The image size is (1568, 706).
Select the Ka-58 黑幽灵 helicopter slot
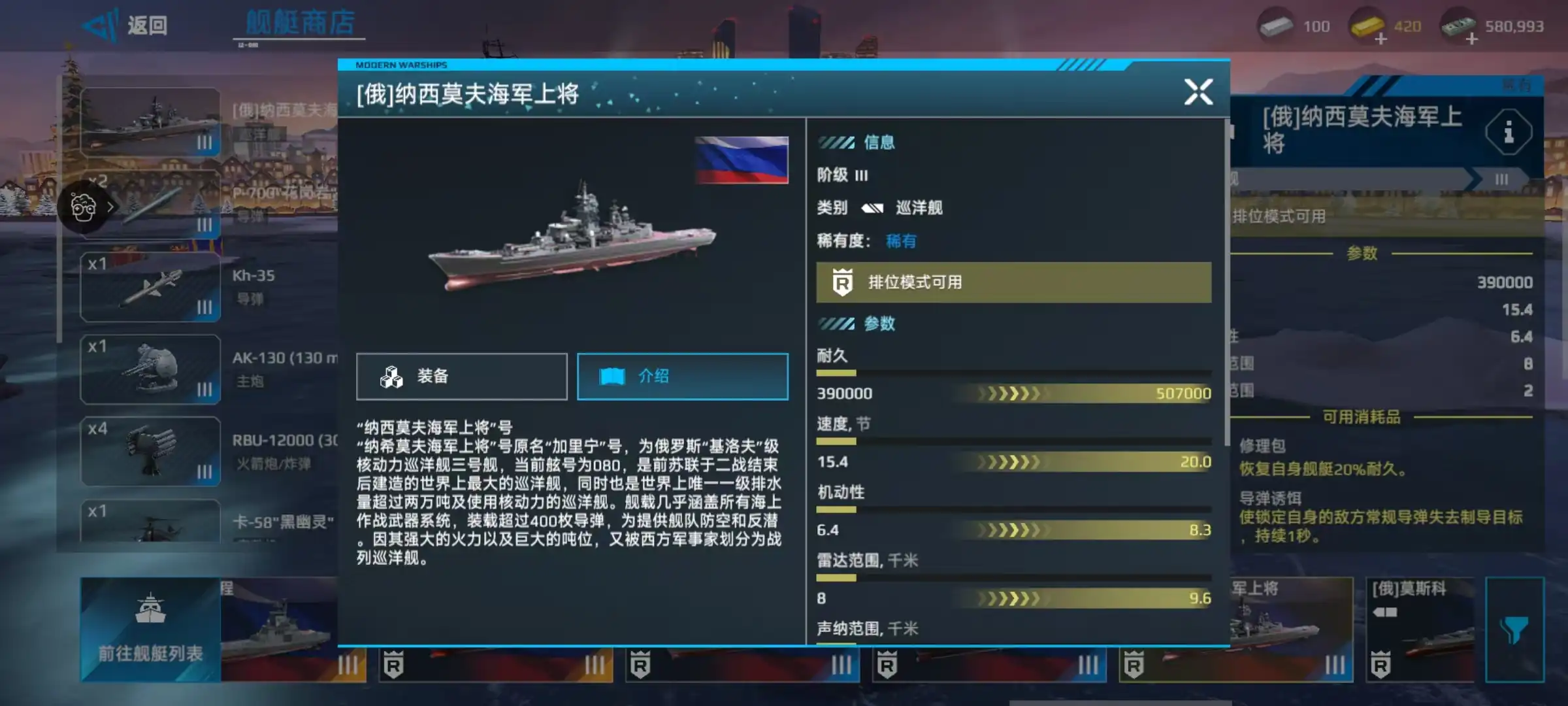[150, 523]
